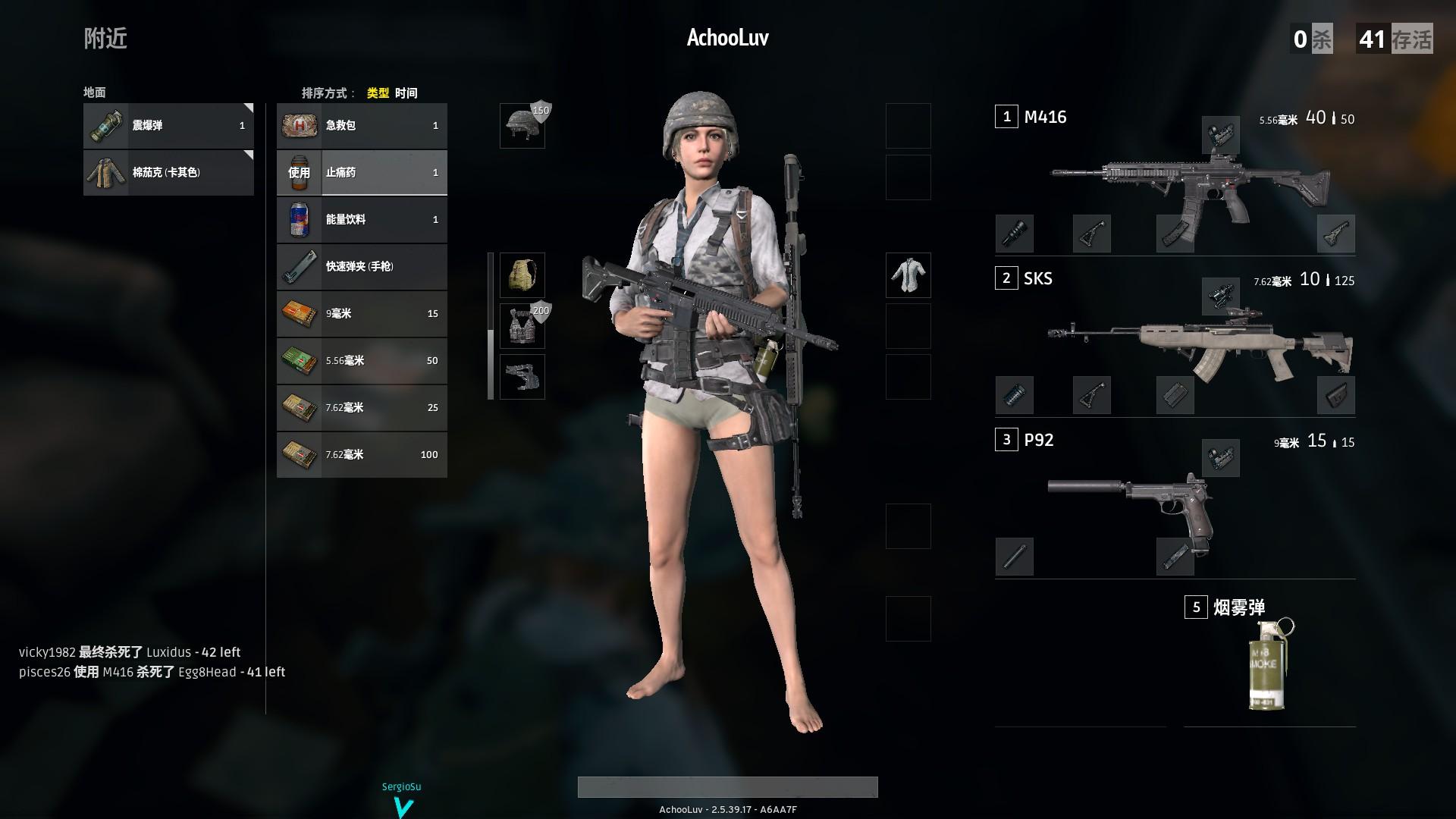The image size is (1456, 819).
Task: Select the pistol quickdraw magazine row
Action: pos(362,267)
